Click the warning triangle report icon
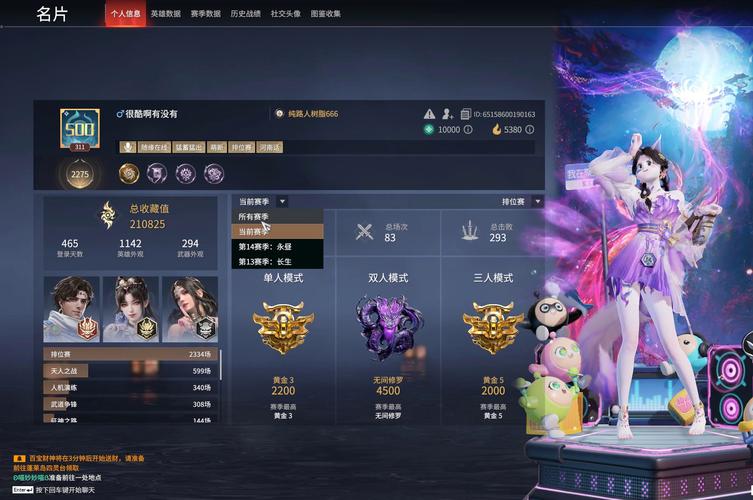 (429, 114)
